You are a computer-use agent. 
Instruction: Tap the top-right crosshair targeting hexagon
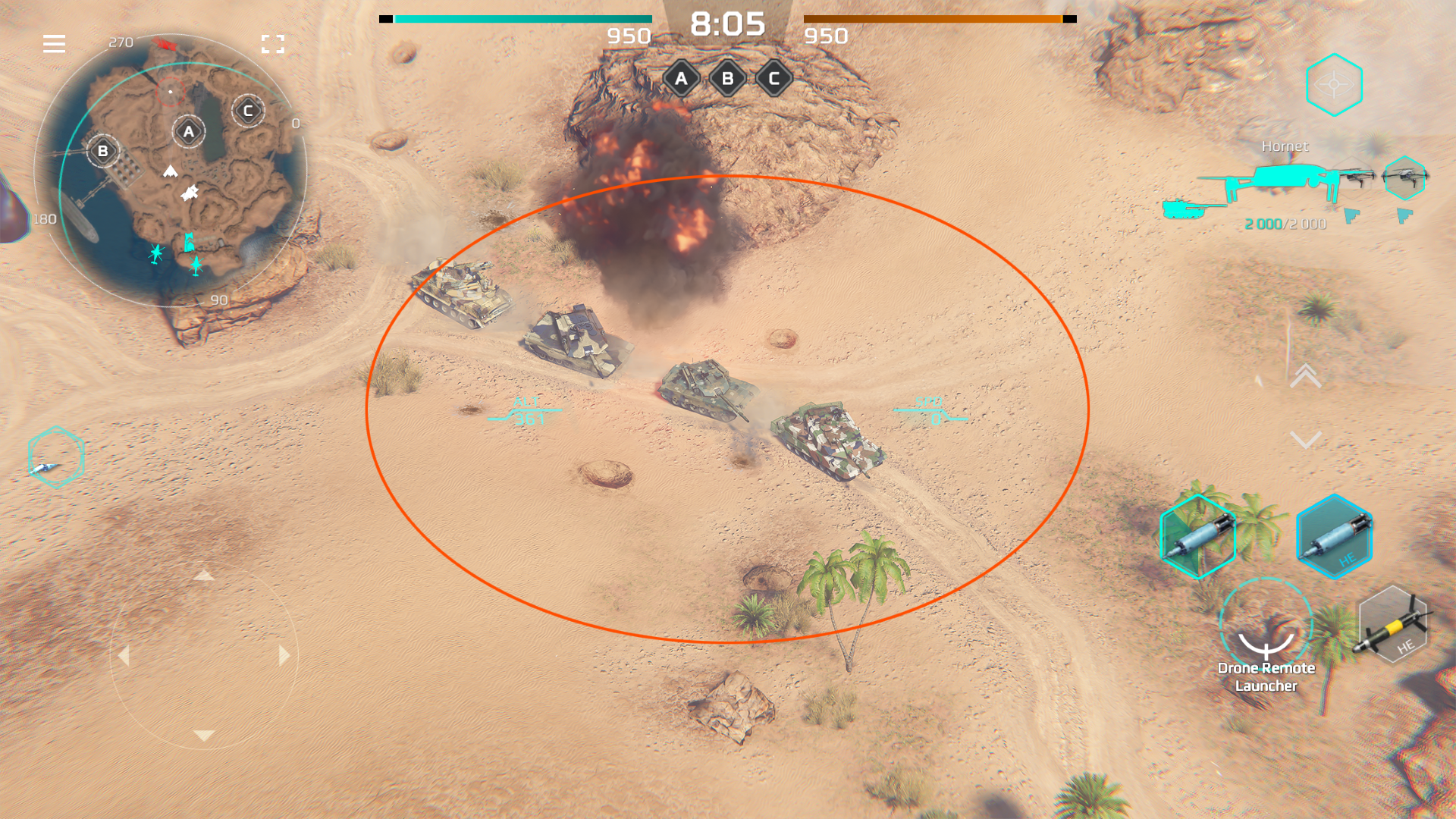point(1334,85)
